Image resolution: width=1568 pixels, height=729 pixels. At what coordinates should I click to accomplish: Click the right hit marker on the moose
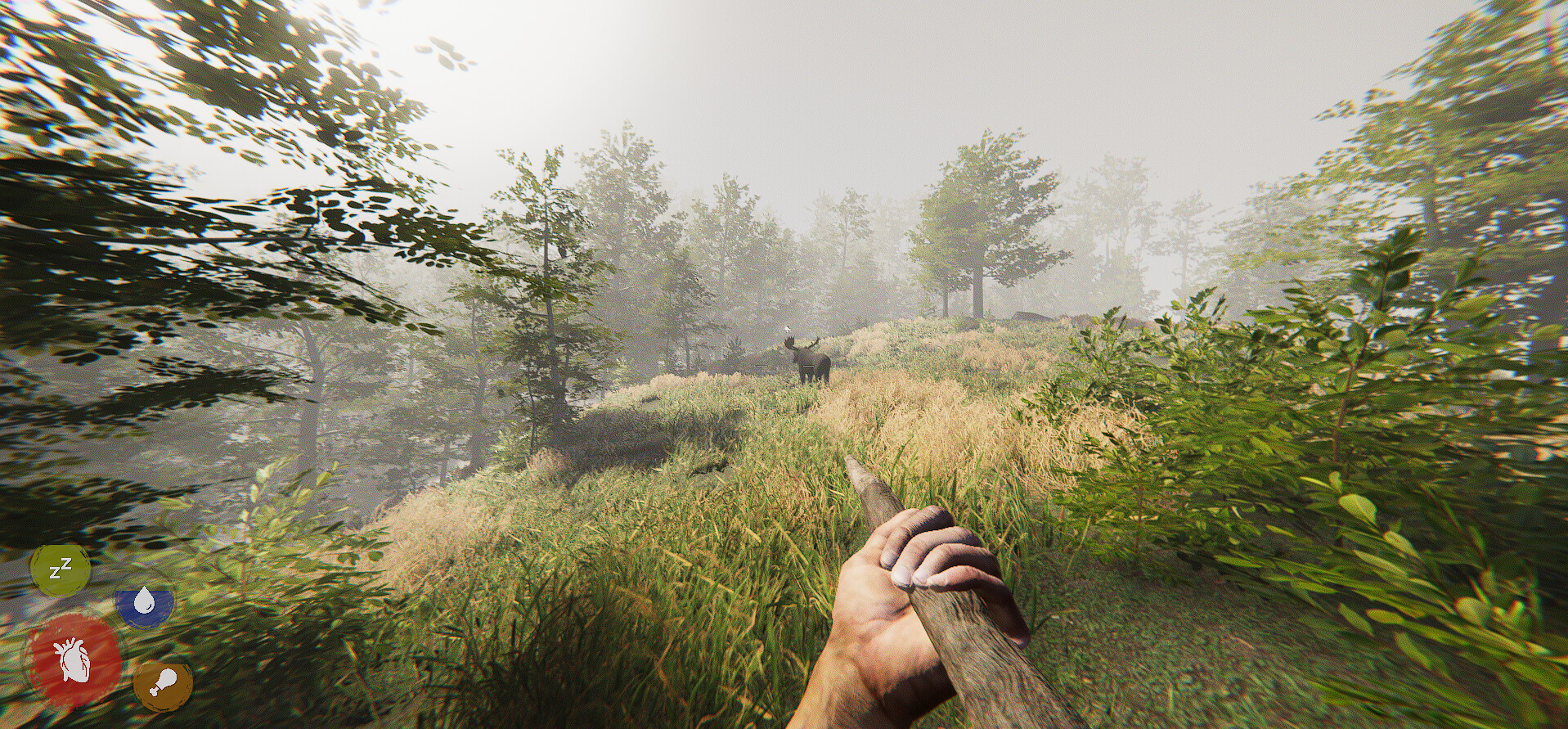(x=808, y=366)
